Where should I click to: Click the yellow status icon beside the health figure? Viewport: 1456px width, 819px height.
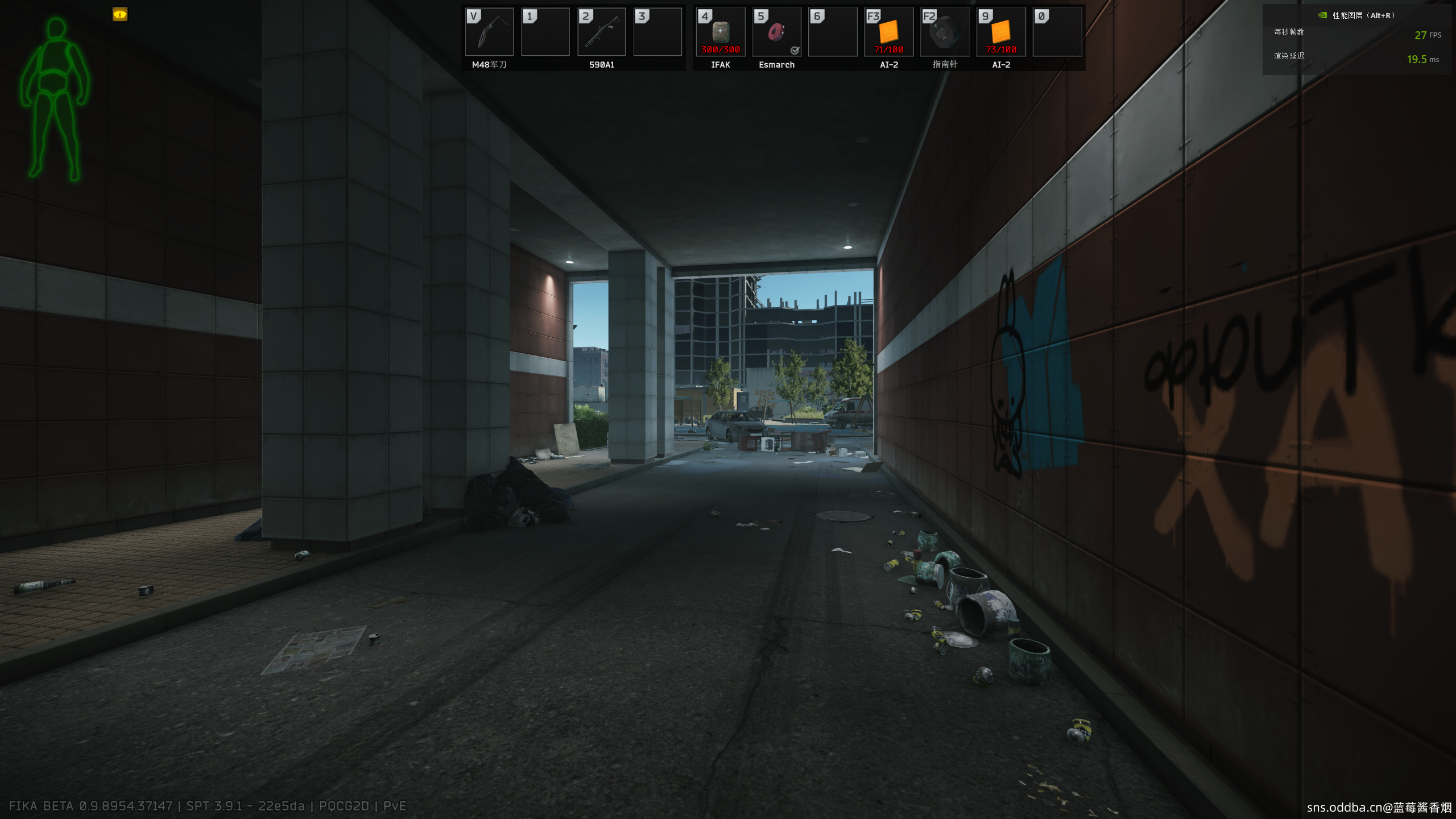120,14
